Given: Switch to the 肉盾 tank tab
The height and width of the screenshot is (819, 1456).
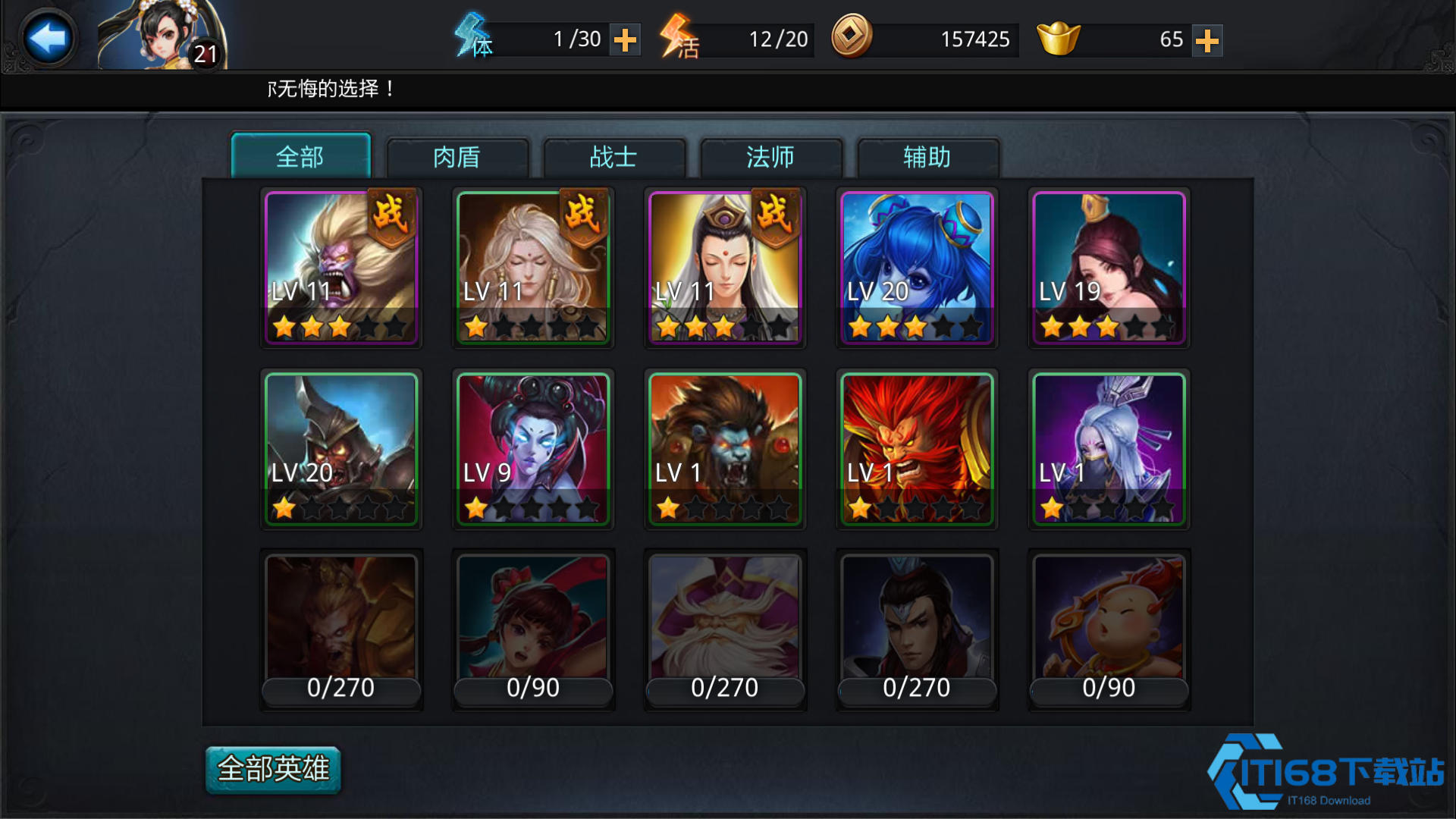Looking at the screenshot, I should [x=458, y=157].
